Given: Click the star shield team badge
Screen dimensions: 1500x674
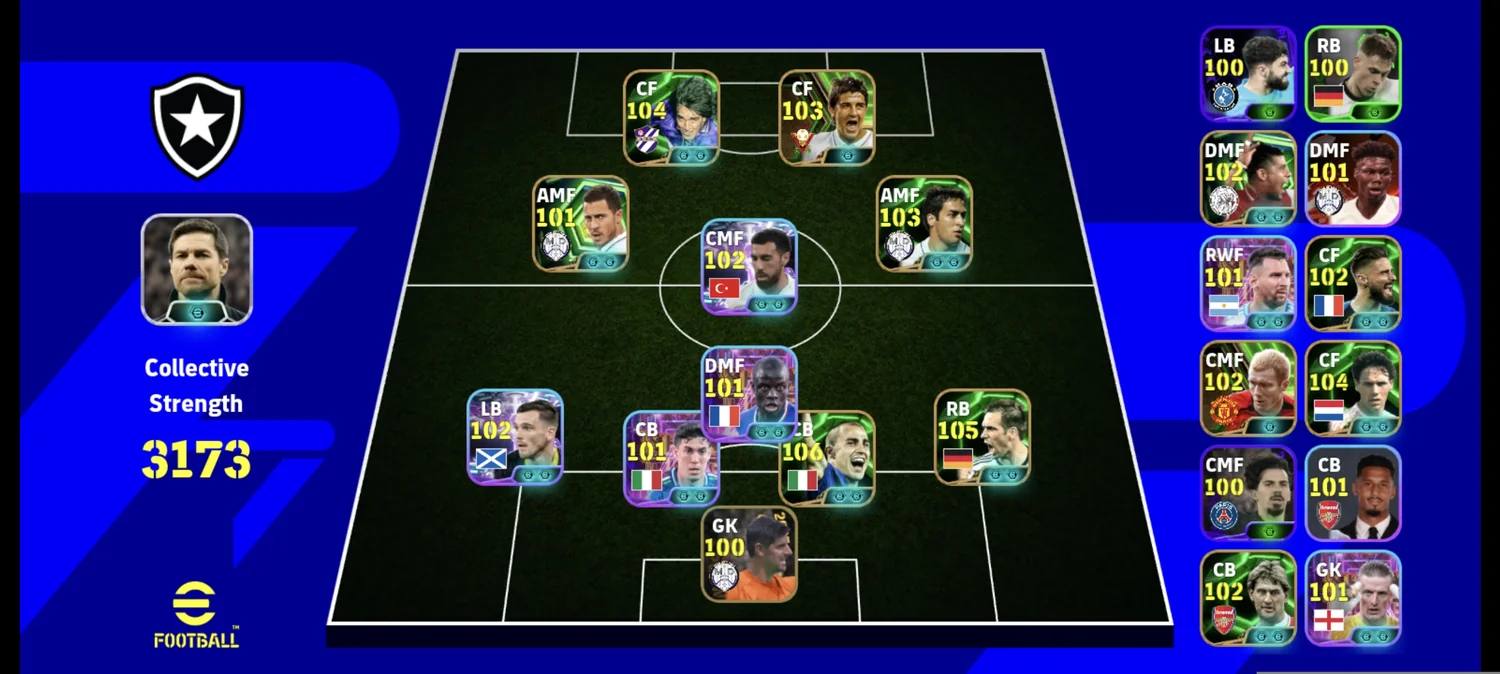Looking at the screenshot, I should (x=197, y=127).
